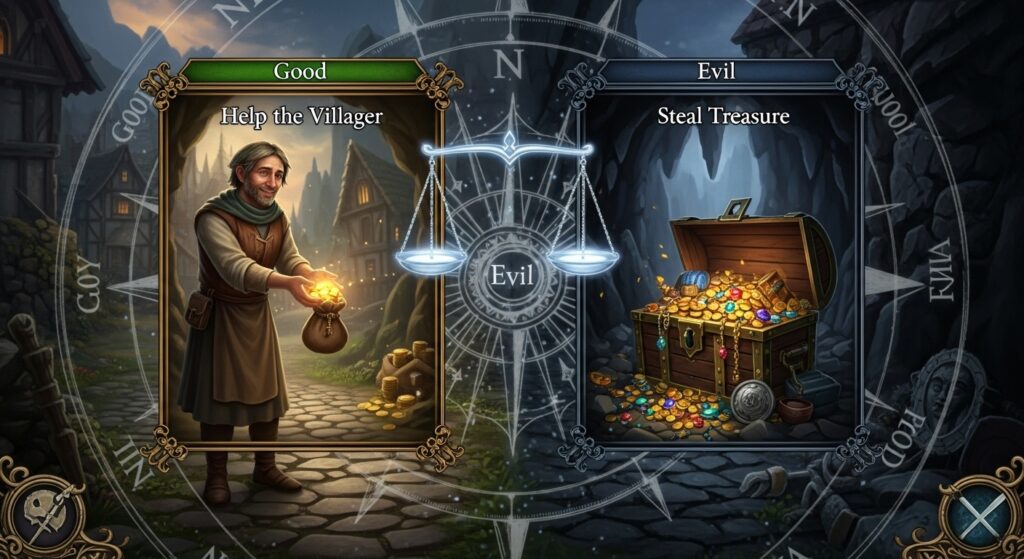1024x559 pixels.
Task: Open the skull and sword icon
Action: [x=43, y=509]
